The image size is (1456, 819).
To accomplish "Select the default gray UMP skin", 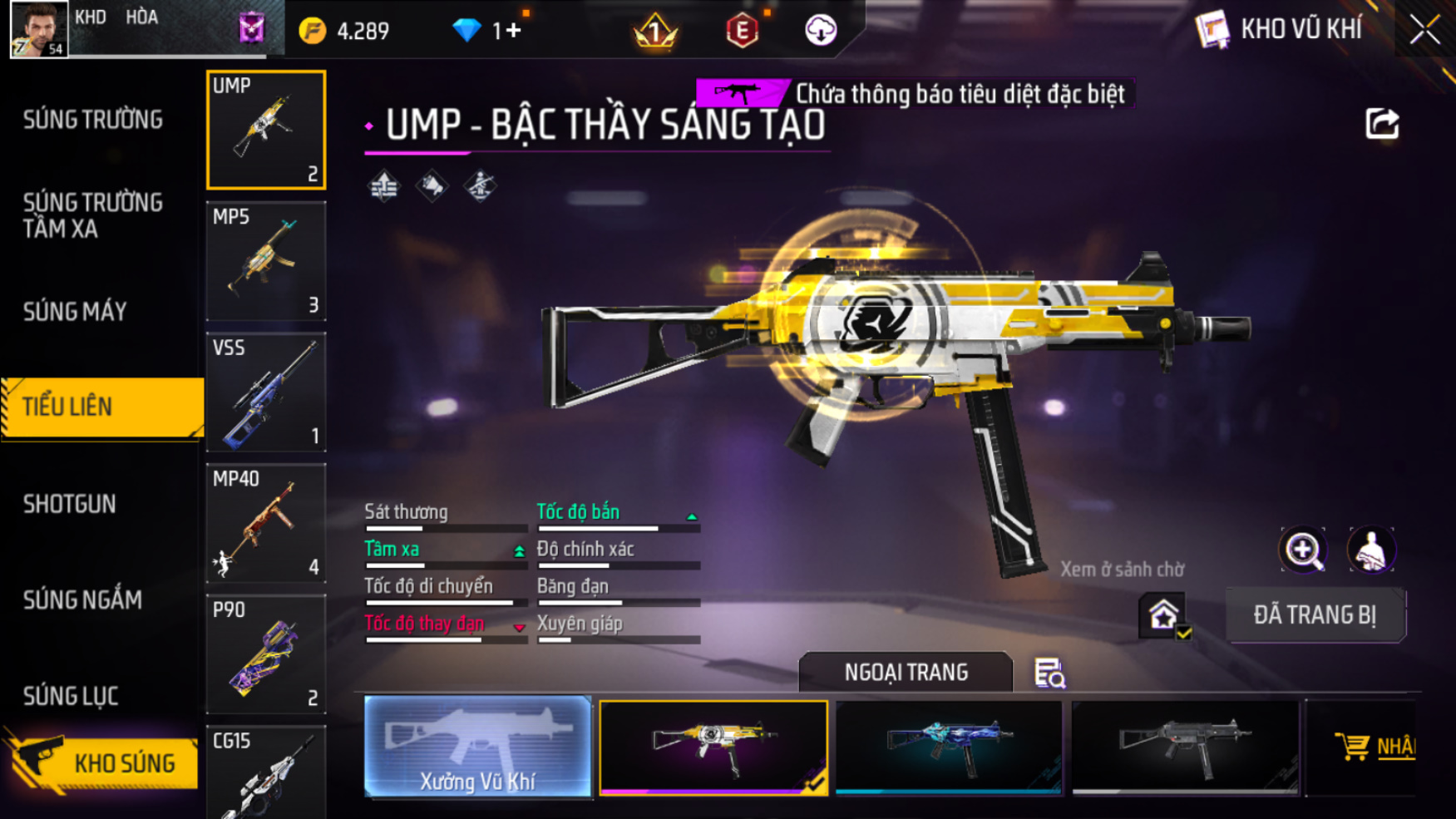I will [1185, 747].
